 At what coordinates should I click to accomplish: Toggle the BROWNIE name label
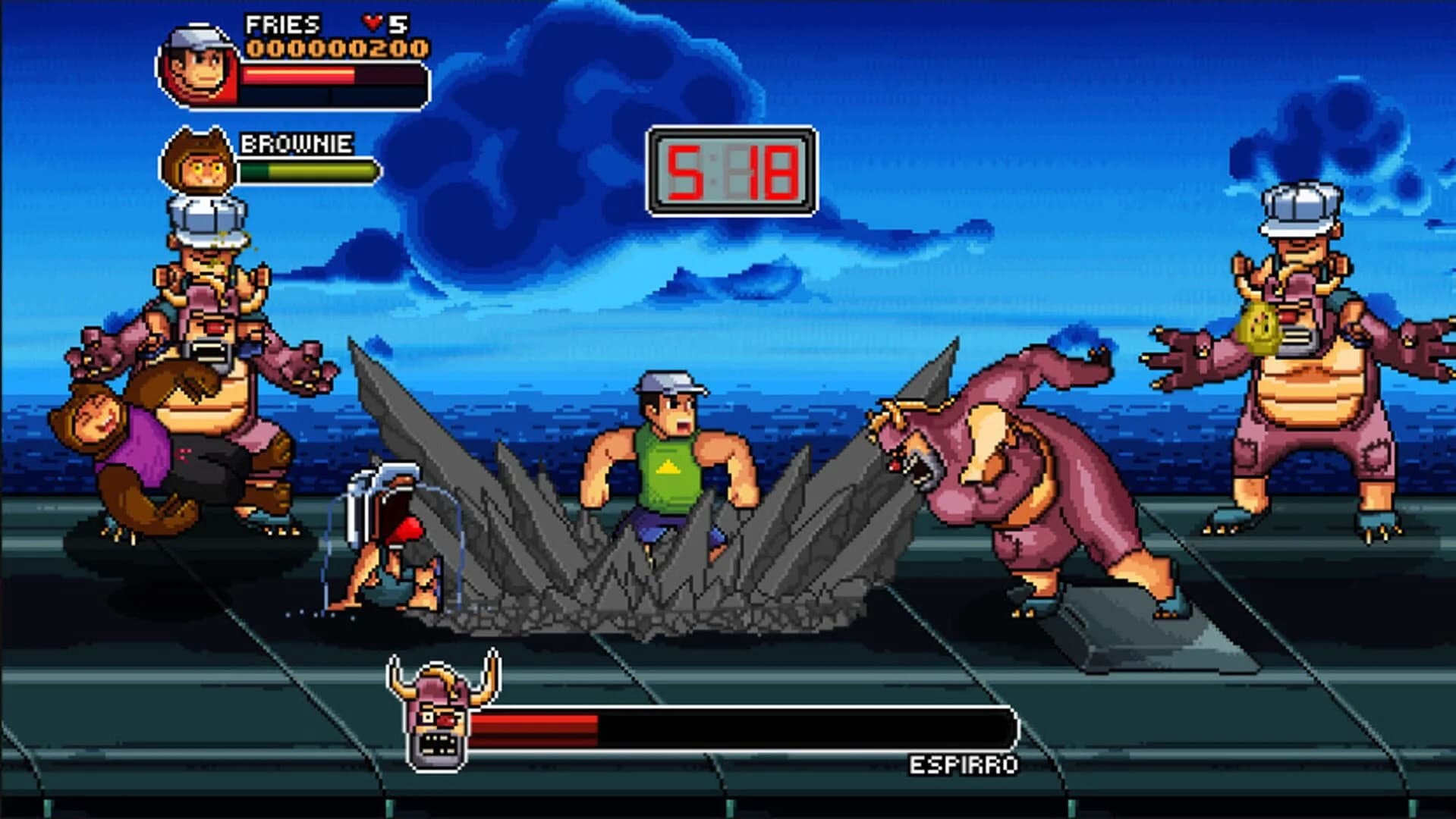pos(296,144)
